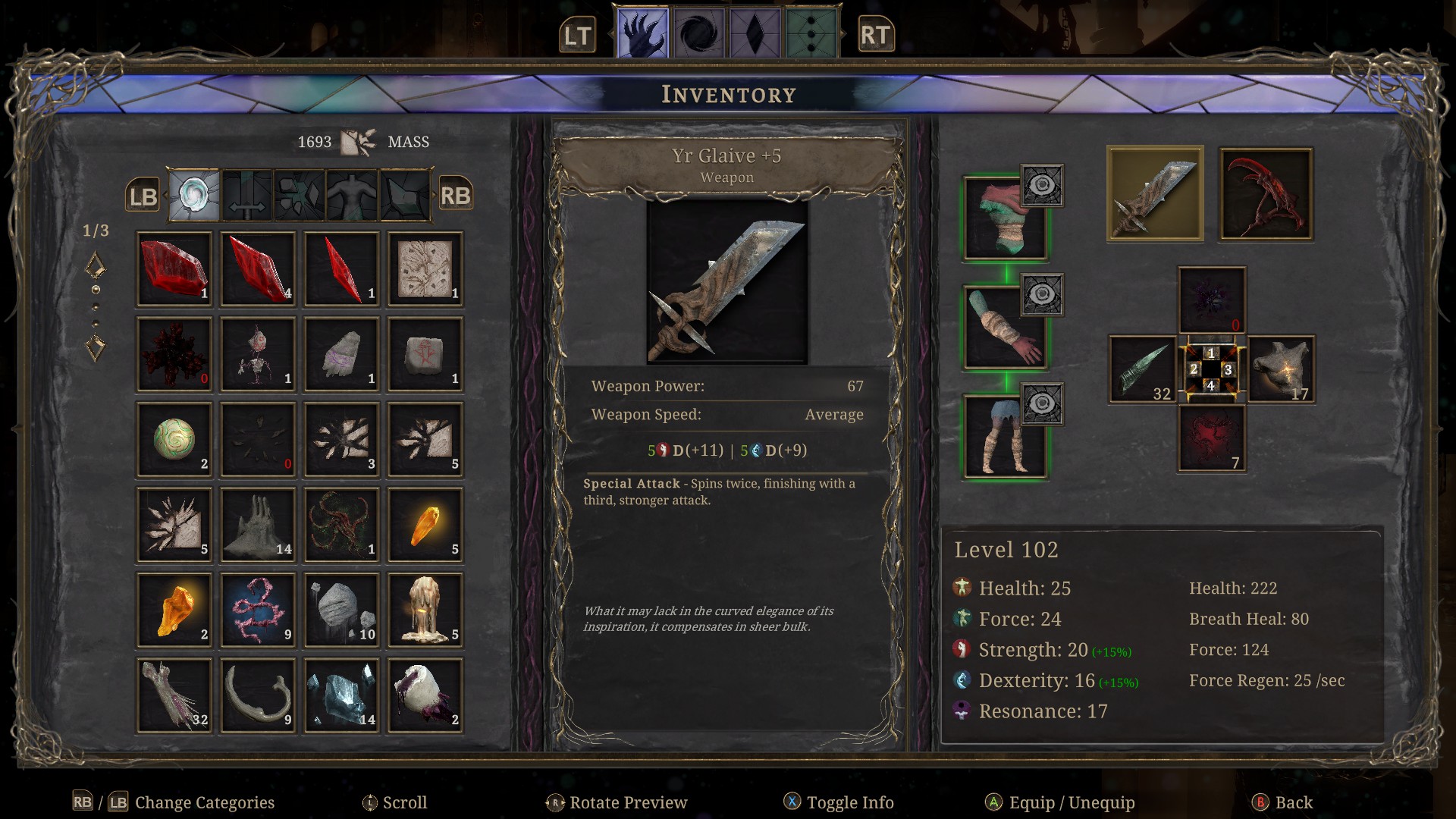Select the equipped Yr Glaive weapon slot

pos(1155,194)
